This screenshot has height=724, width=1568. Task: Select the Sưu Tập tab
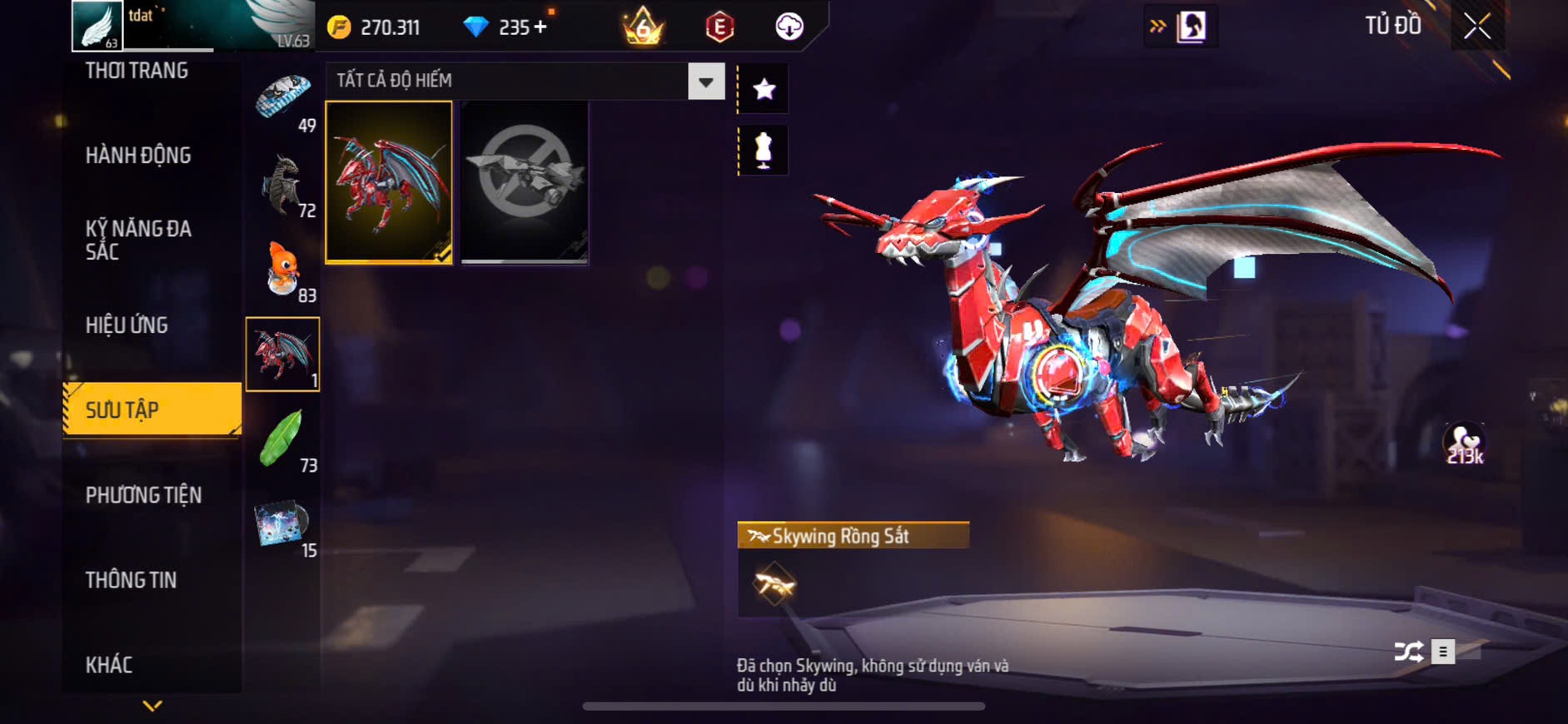click(x=152, y=409)
